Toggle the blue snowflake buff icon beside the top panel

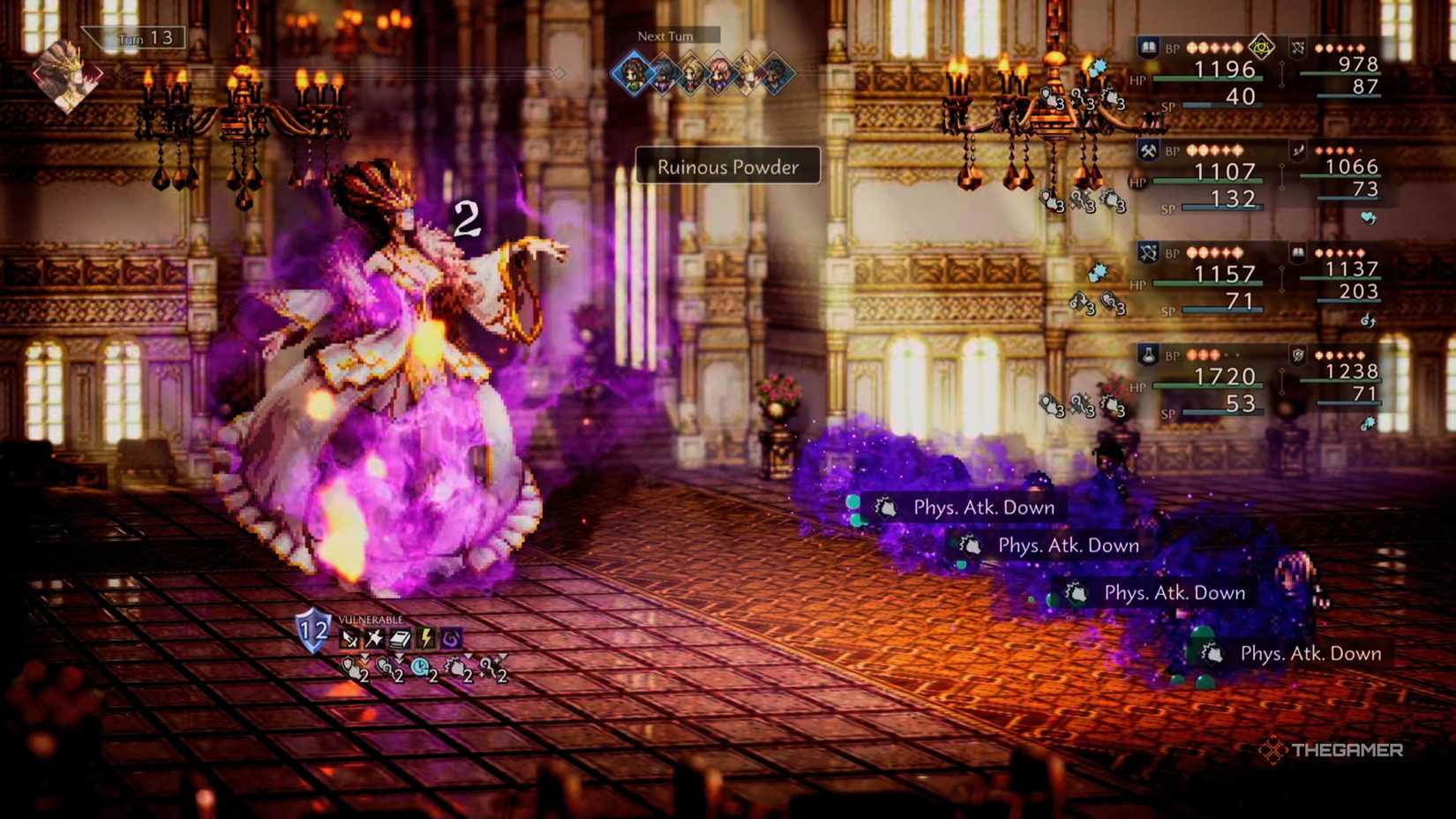pyautogui.click(x=1099, y=67)
